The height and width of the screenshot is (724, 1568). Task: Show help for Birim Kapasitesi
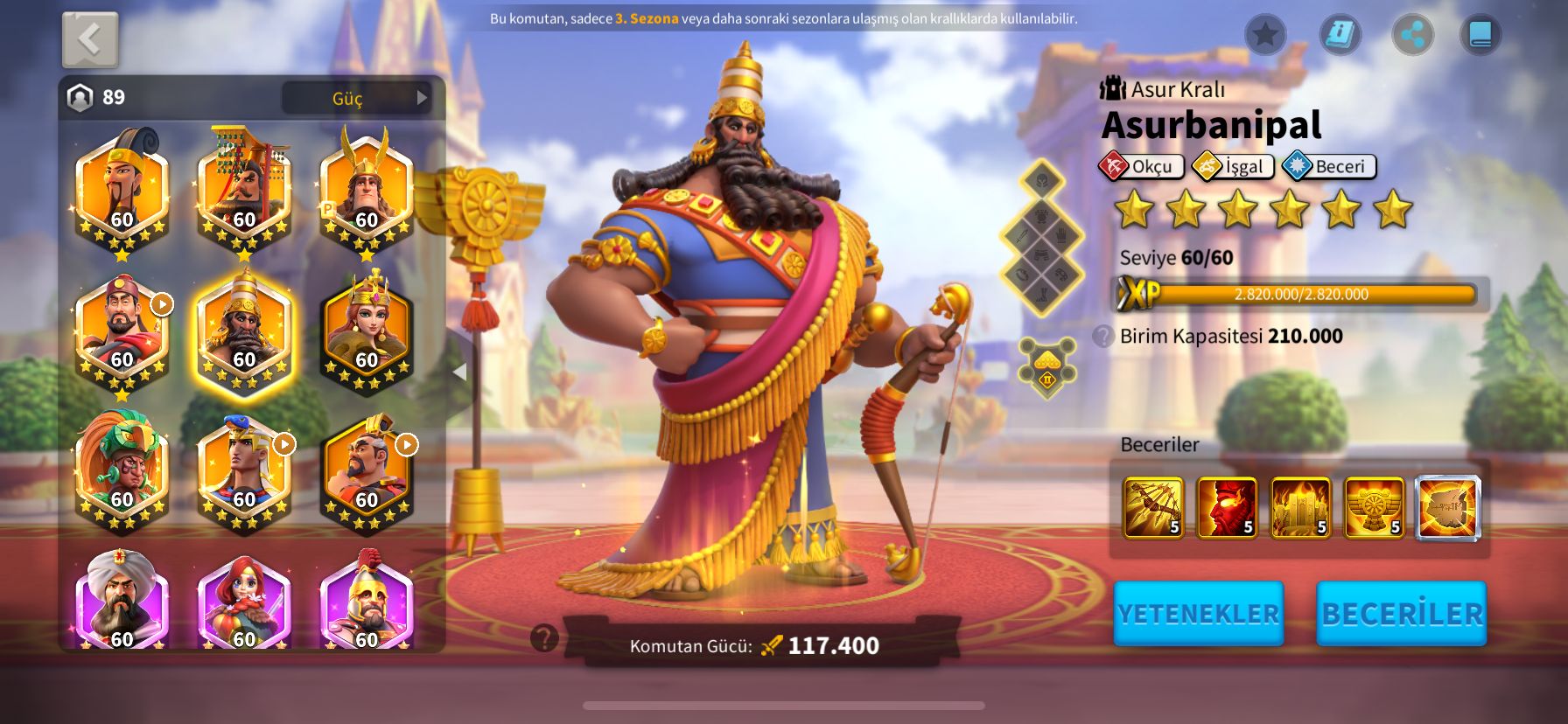1103,336
